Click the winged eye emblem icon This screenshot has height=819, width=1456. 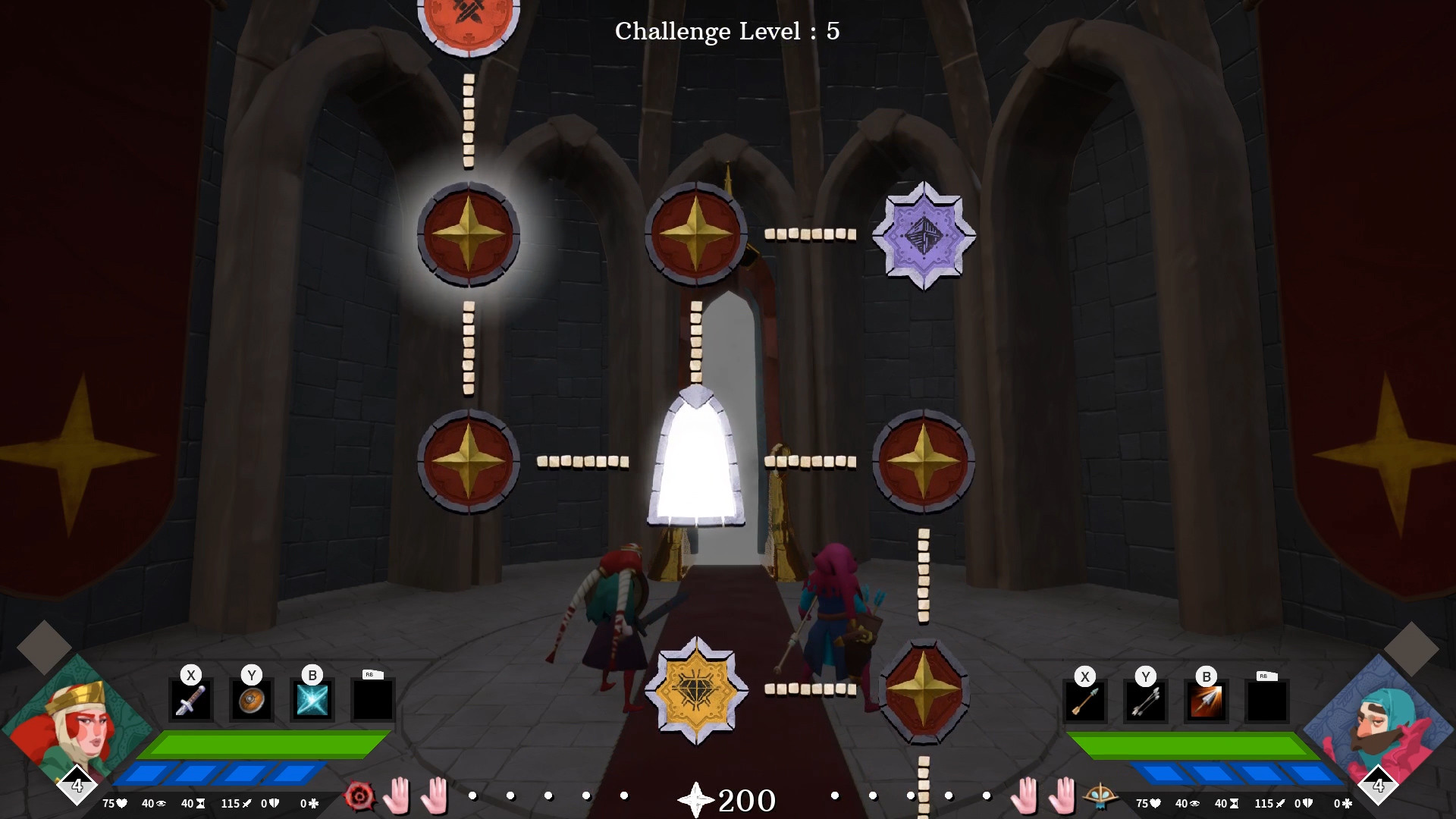point(1099,796)
